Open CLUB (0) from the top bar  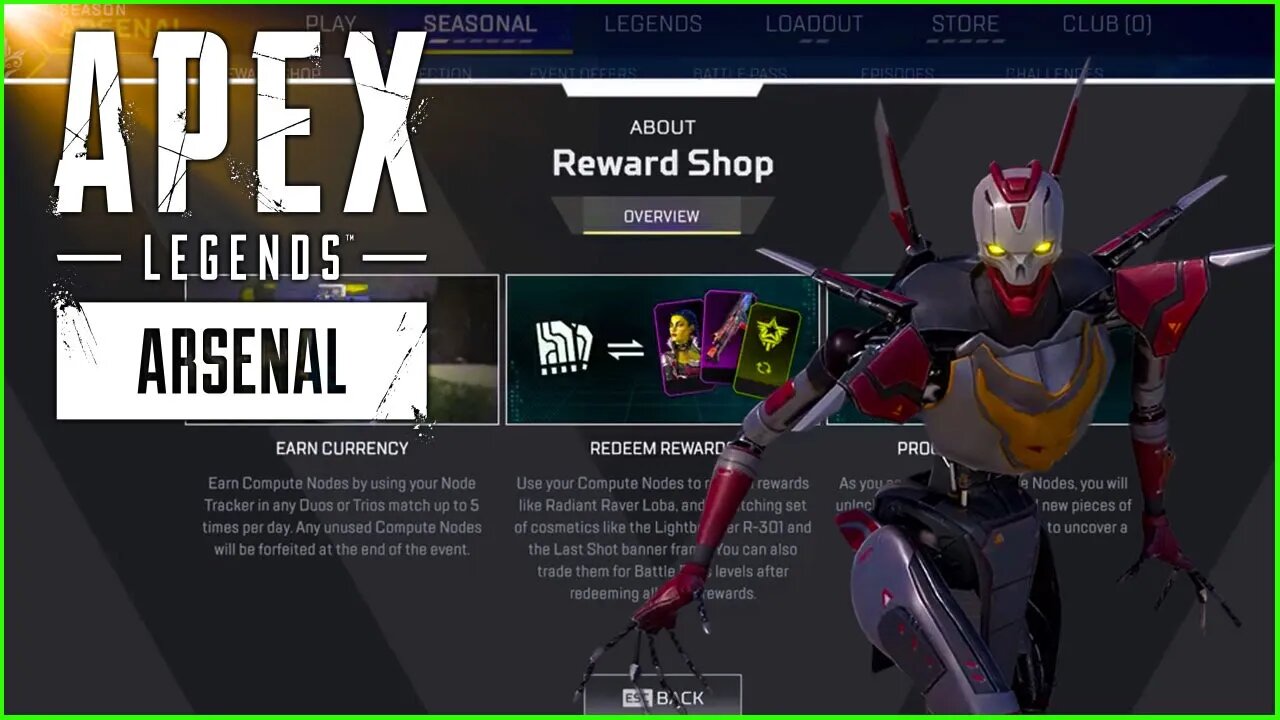coord(1106,22)
